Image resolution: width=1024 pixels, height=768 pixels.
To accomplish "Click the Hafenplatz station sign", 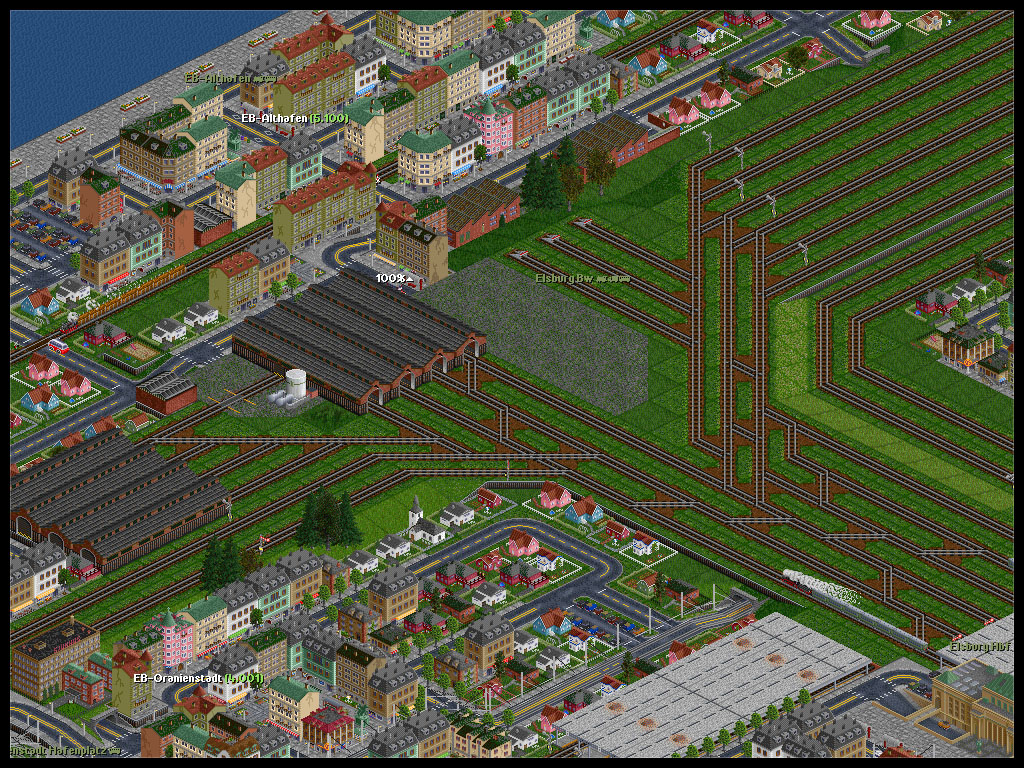I will pos(64,748).
